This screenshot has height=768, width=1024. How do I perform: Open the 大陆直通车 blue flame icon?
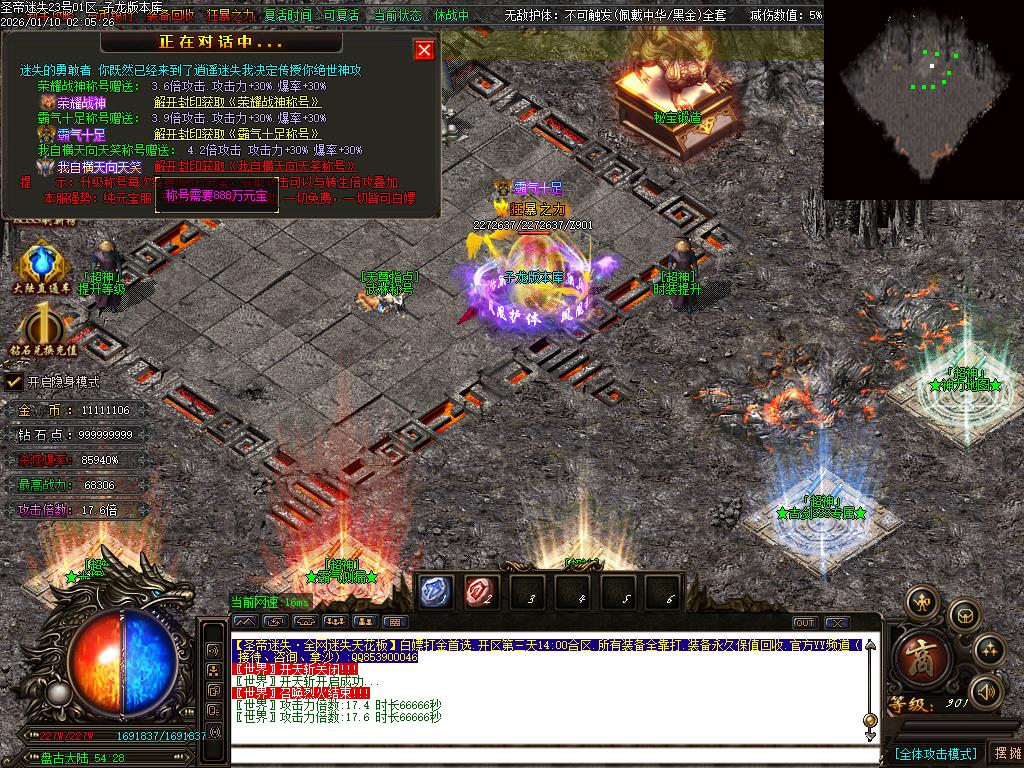41,265
